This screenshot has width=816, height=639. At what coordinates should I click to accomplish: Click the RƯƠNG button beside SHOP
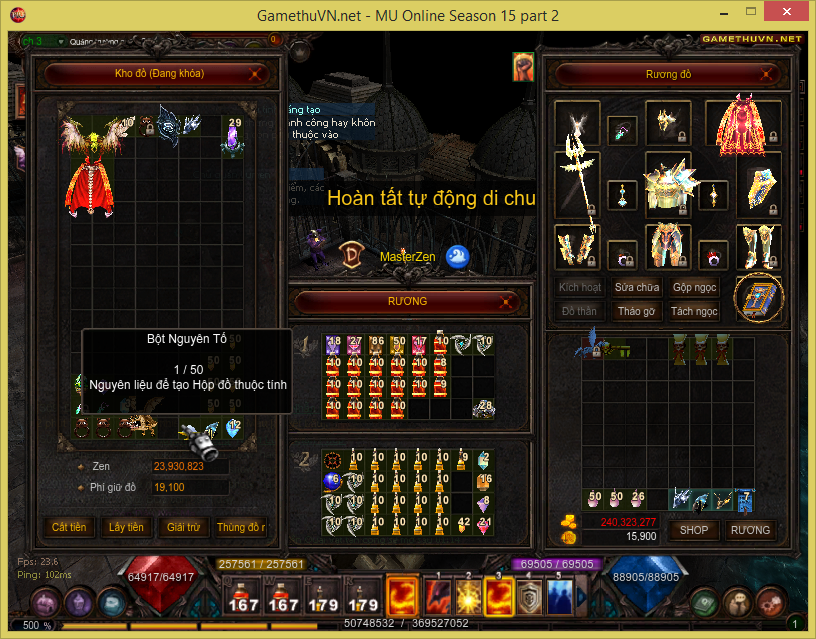(750, 530)
